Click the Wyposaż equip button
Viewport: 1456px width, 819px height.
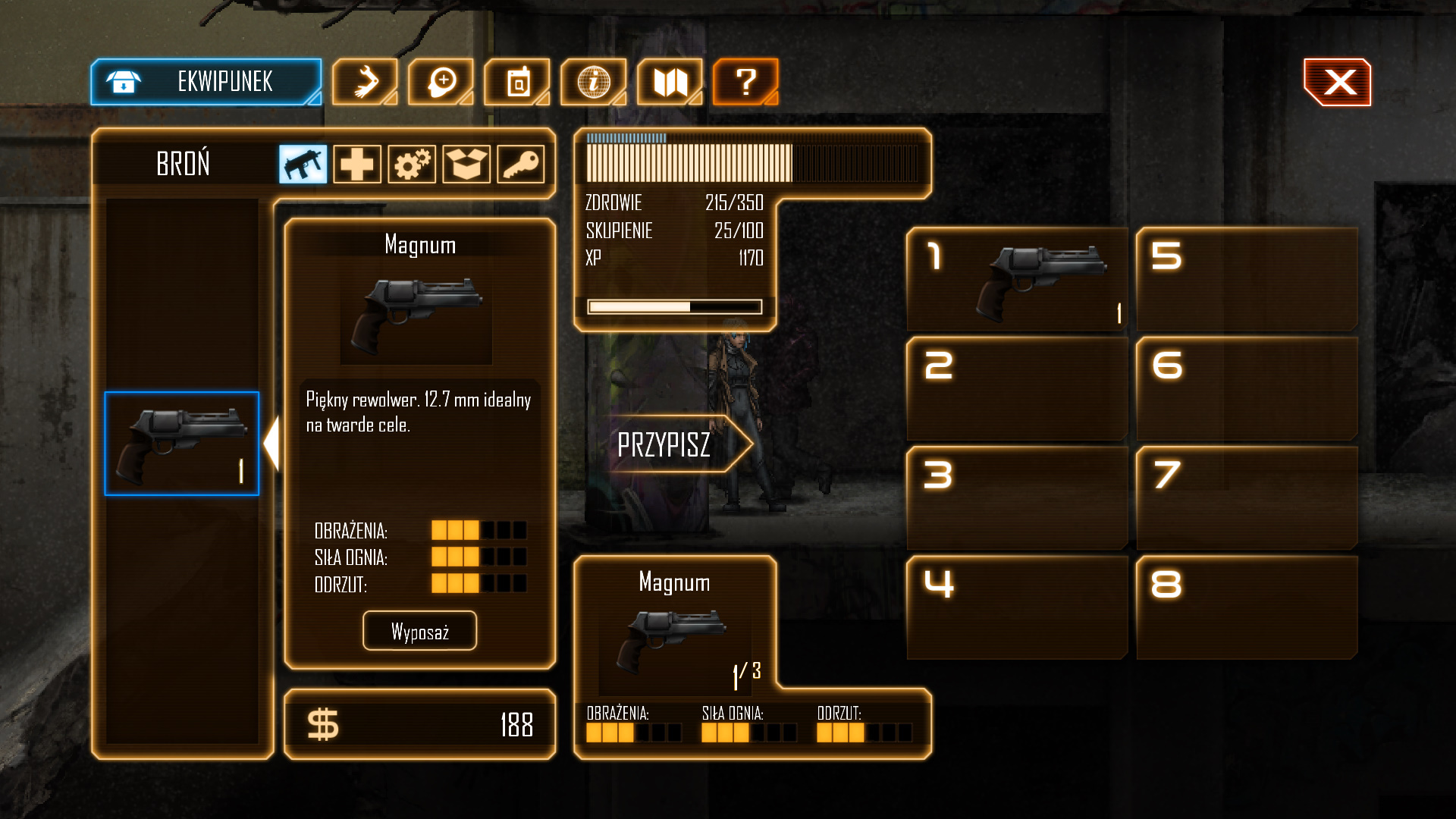click(419, 631)
